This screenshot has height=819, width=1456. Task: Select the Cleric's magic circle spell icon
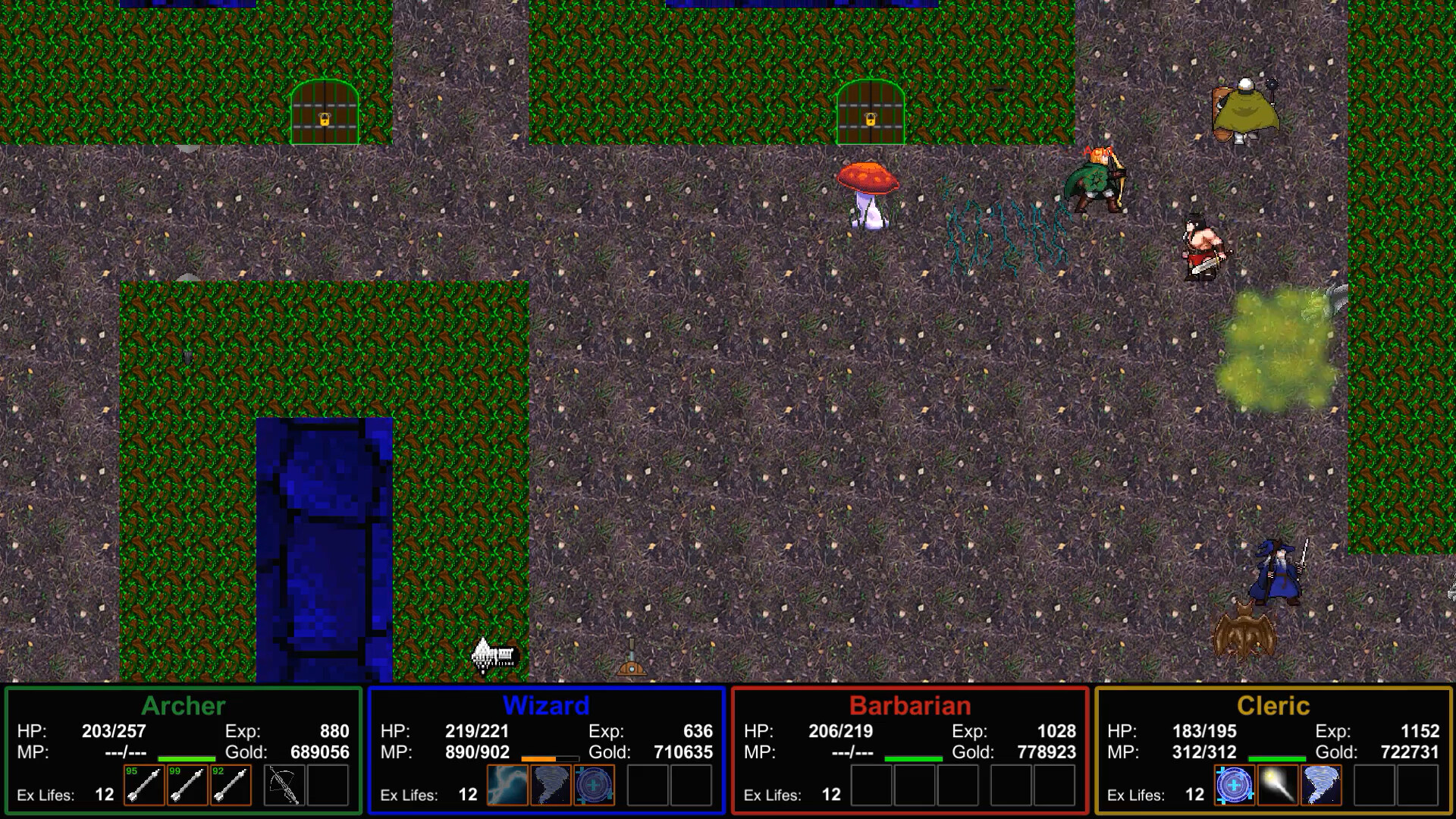point(1235,786)
